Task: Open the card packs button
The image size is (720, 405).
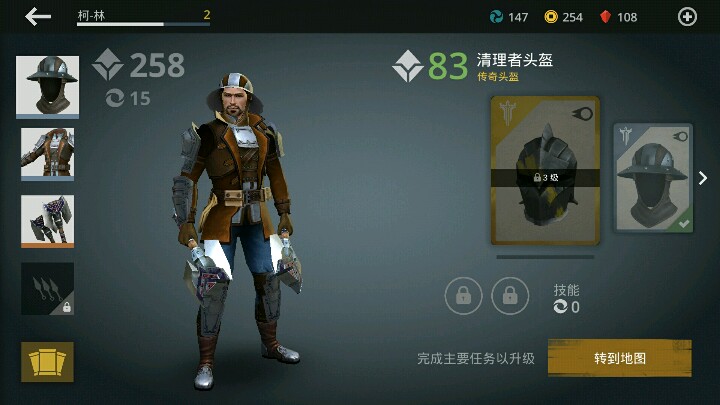Action: point(48,361)
